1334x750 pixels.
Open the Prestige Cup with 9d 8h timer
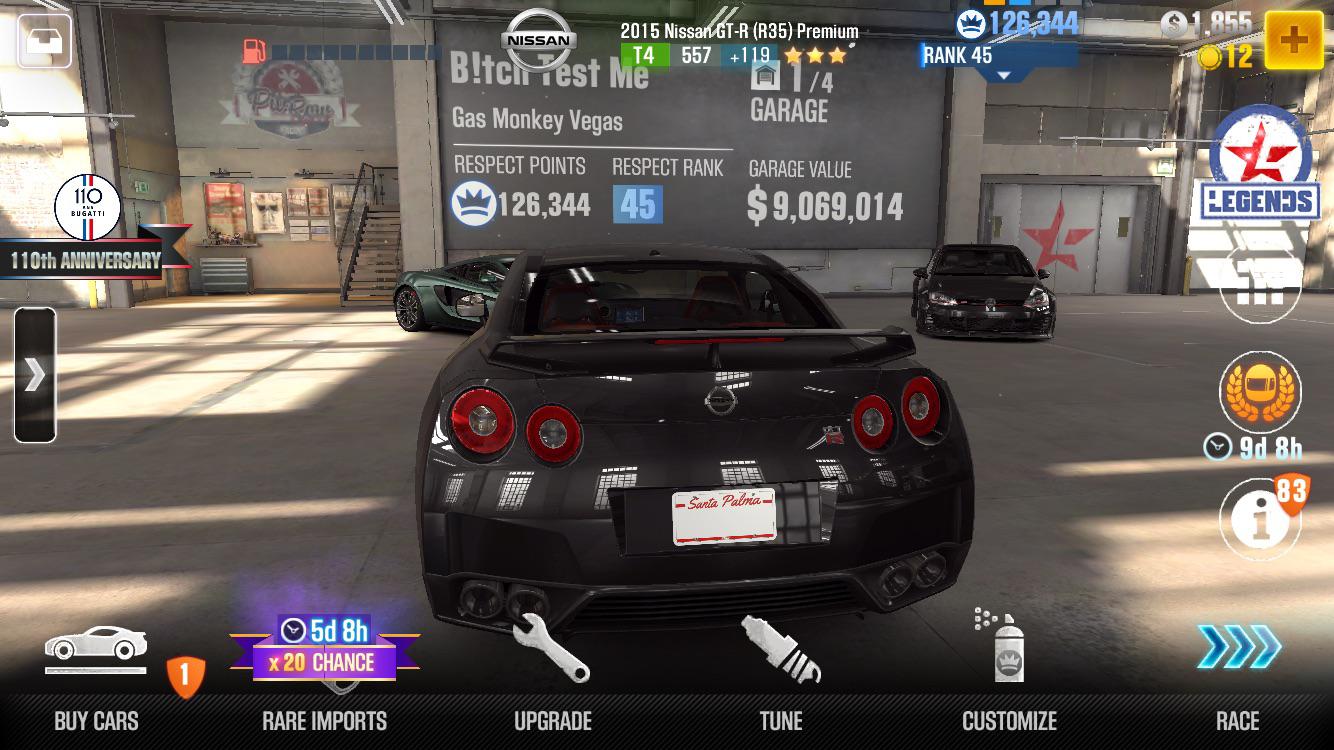coord(1259,393)
